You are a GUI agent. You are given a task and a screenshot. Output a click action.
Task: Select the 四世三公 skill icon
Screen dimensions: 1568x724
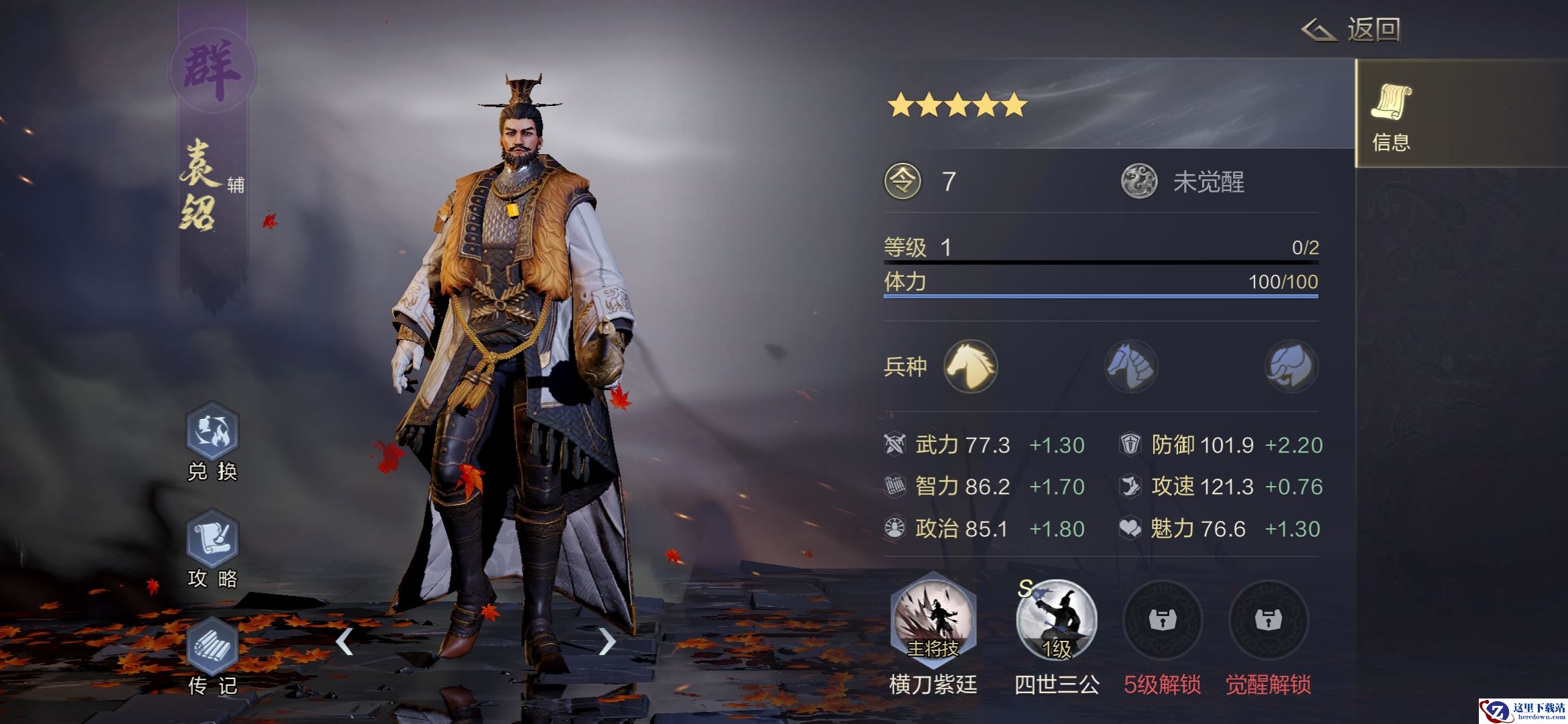click(x=1057, y=620)
